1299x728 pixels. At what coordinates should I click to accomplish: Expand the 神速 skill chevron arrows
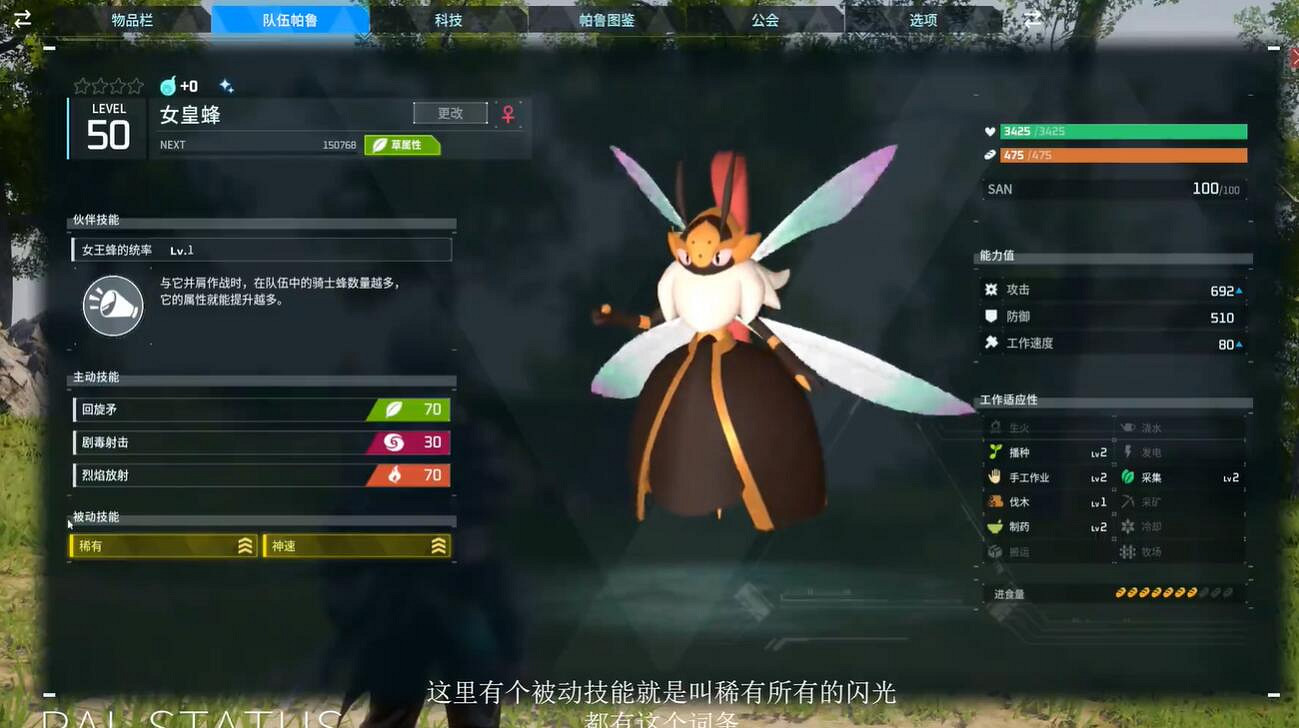[438, 546]
